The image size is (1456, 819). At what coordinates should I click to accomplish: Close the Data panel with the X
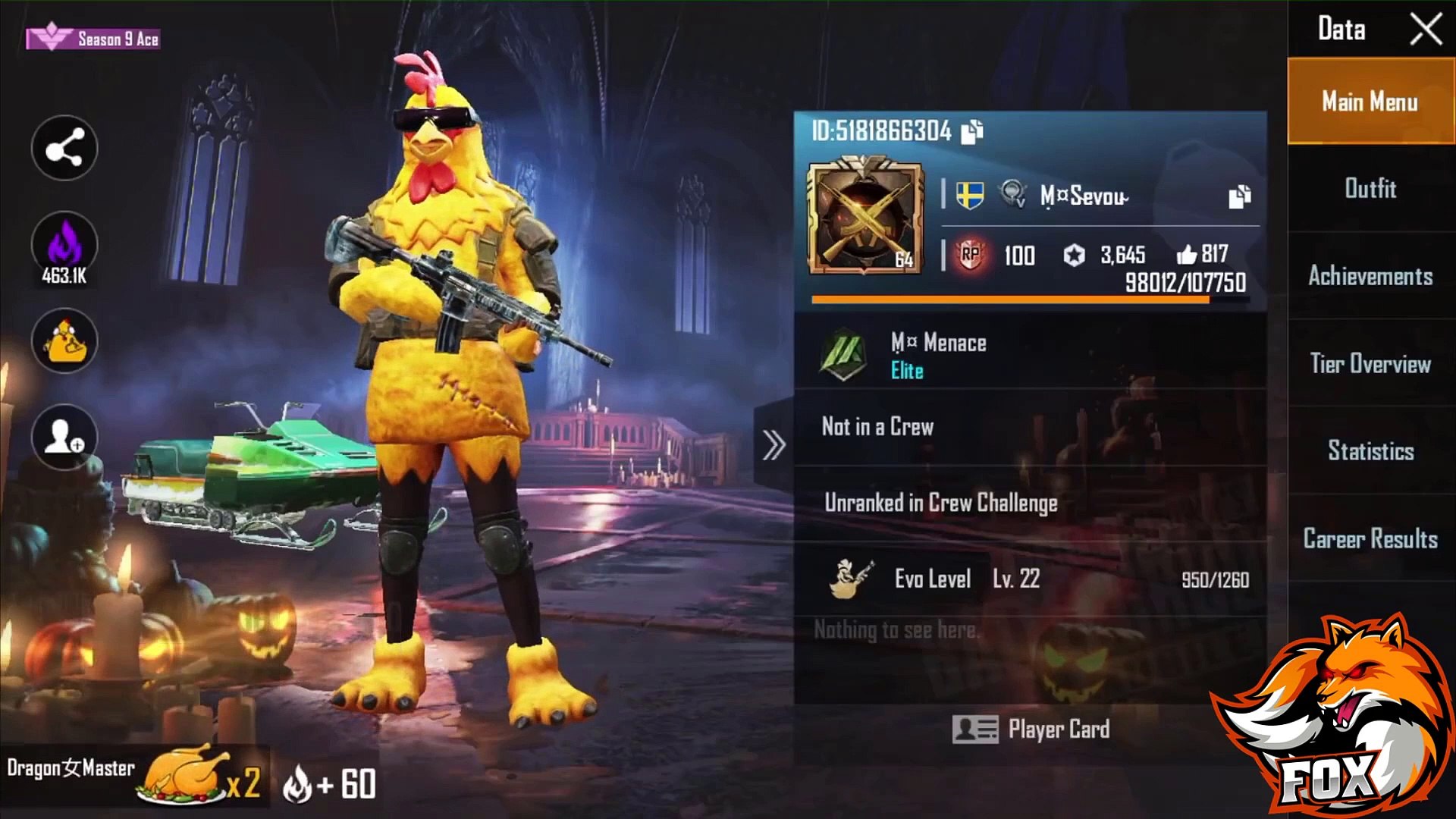click(x=1426, y=30)
